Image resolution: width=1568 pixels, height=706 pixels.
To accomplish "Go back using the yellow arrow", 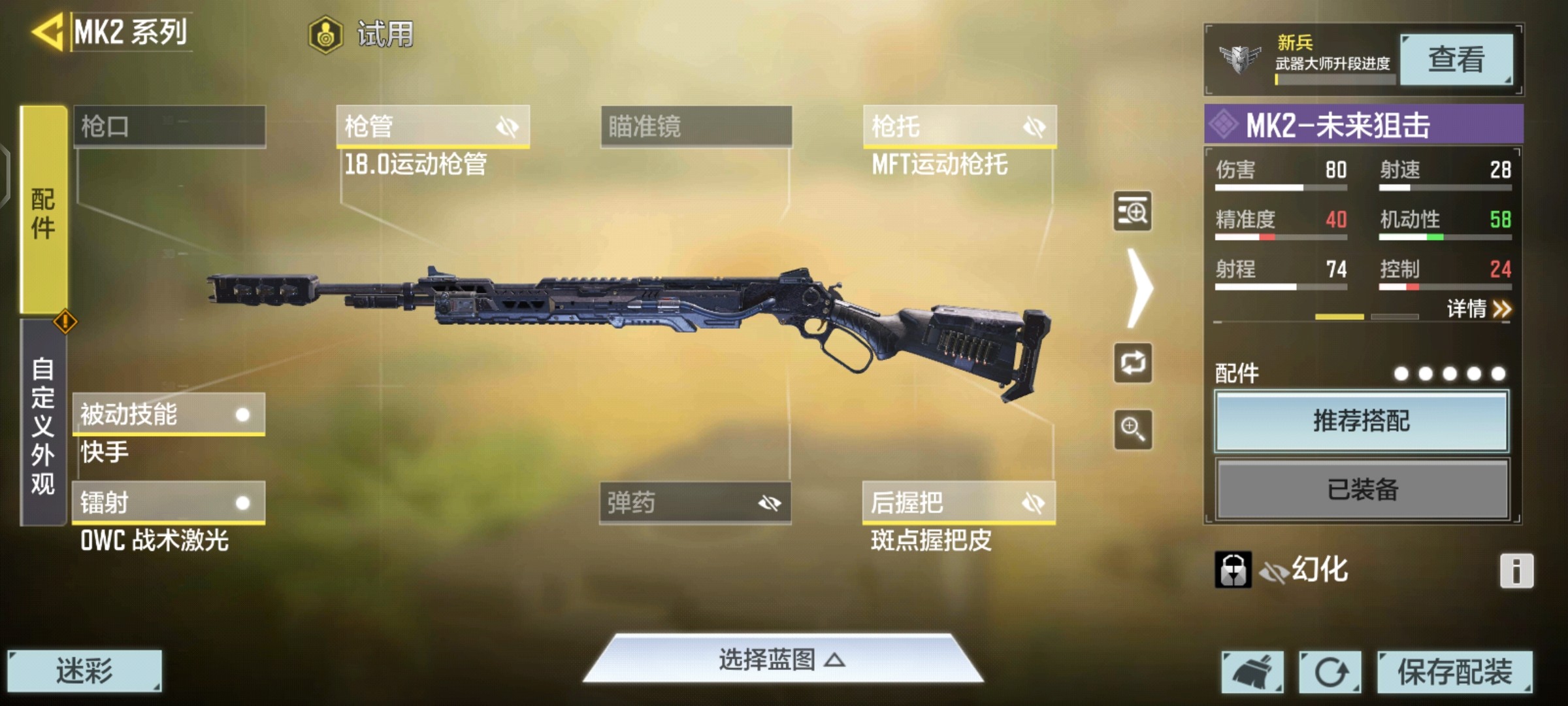I will pyautogui.click(x=47, y=31).
